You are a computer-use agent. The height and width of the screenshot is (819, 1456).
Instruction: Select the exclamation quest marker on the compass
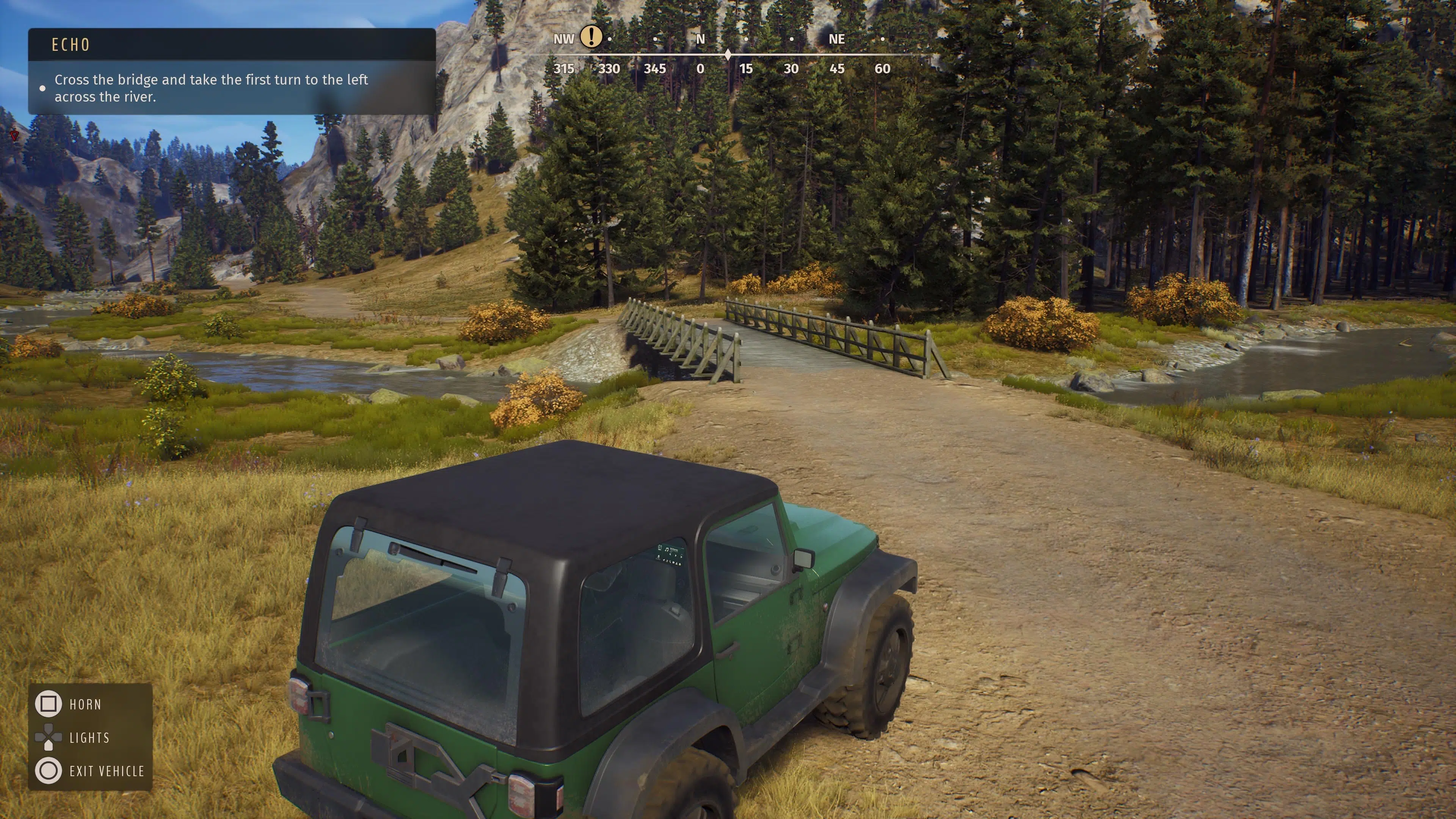(591, 37)
